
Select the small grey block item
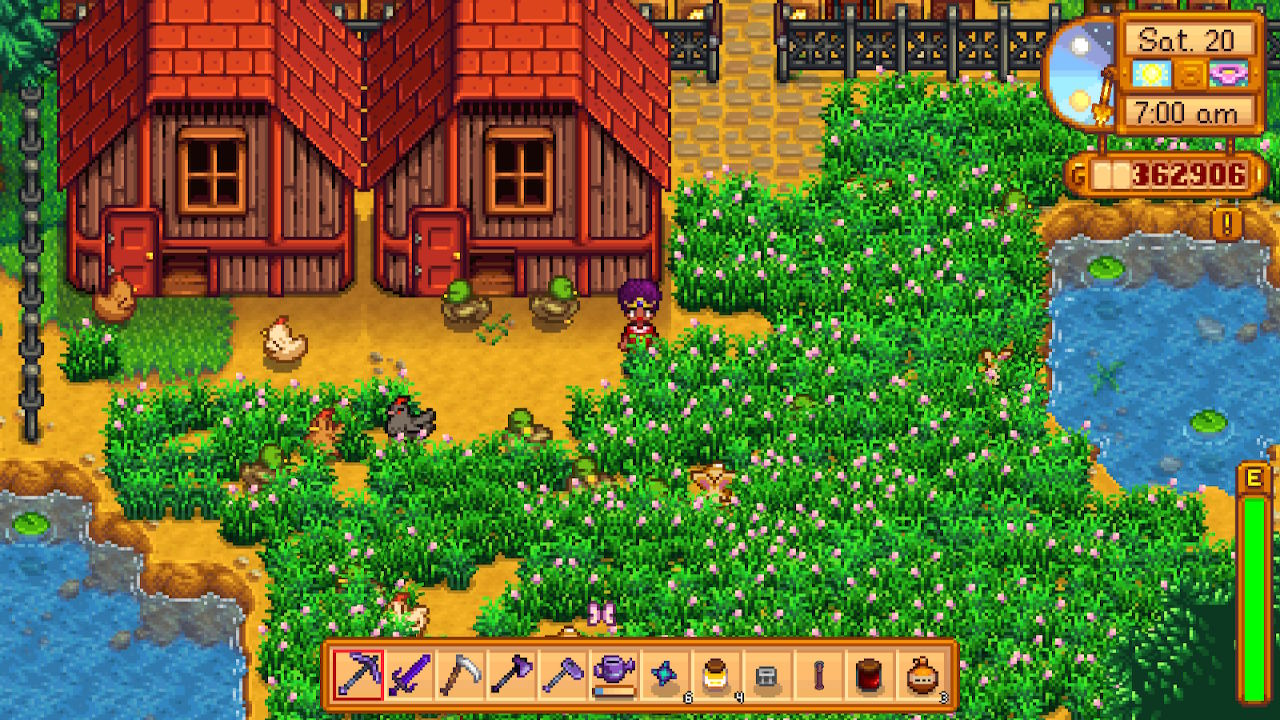pos(767,675)
